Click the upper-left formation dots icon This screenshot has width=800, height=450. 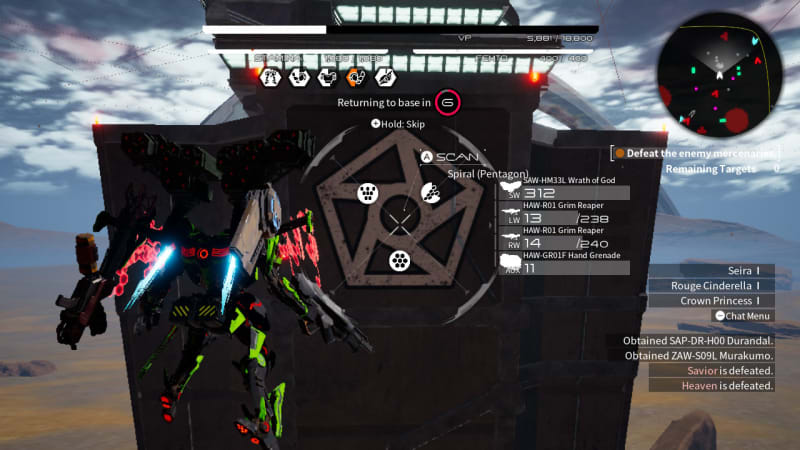point(367,194)
